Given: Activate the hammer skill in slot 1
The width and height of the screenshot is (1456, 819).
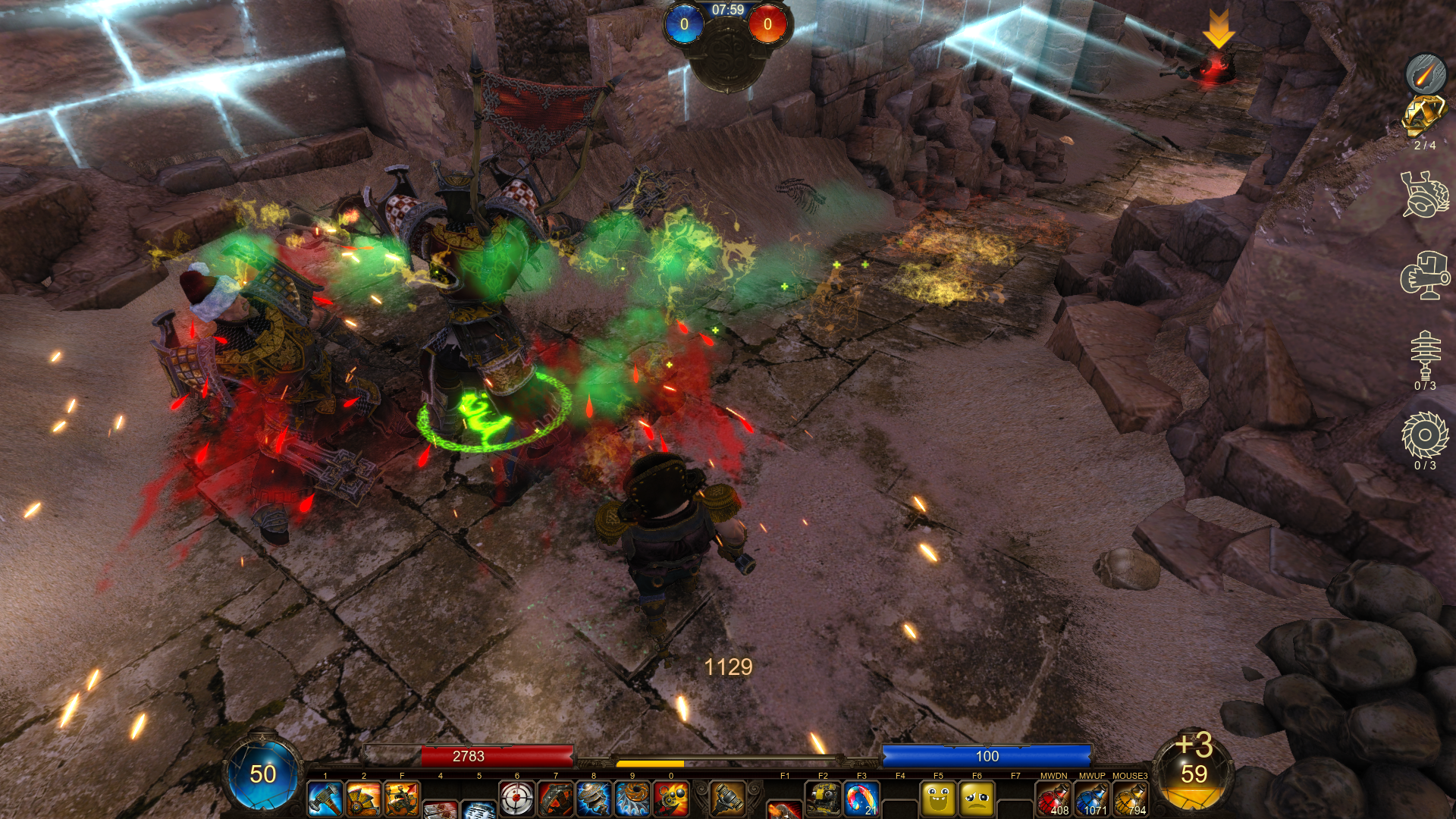Looking at the screenshot, I should point(325,799).
